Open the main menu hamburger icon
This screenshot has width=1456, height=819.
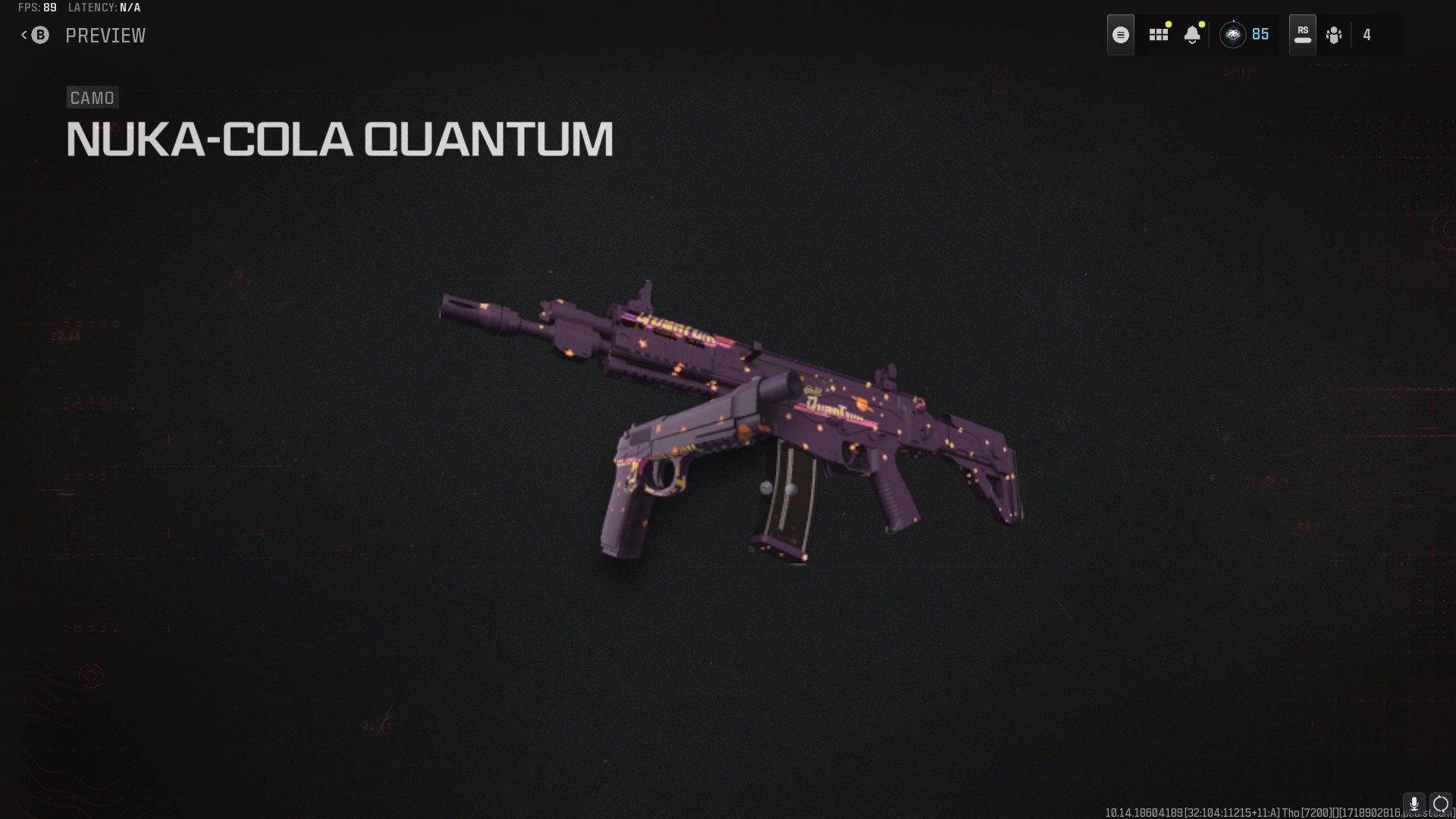1120,34
